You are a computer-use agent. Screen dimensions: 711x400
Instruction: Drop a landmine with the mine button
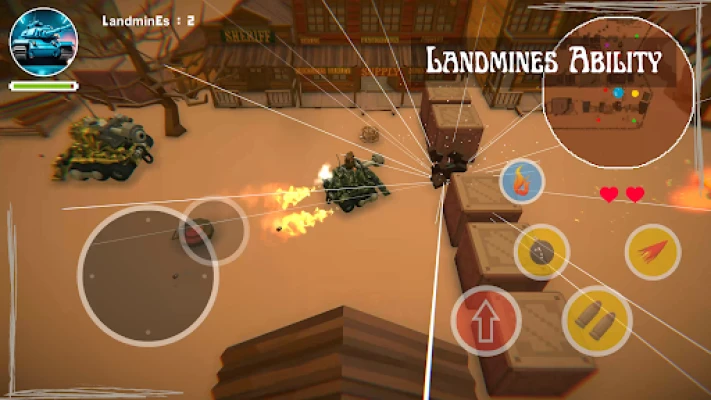click(x=542, y=252)
